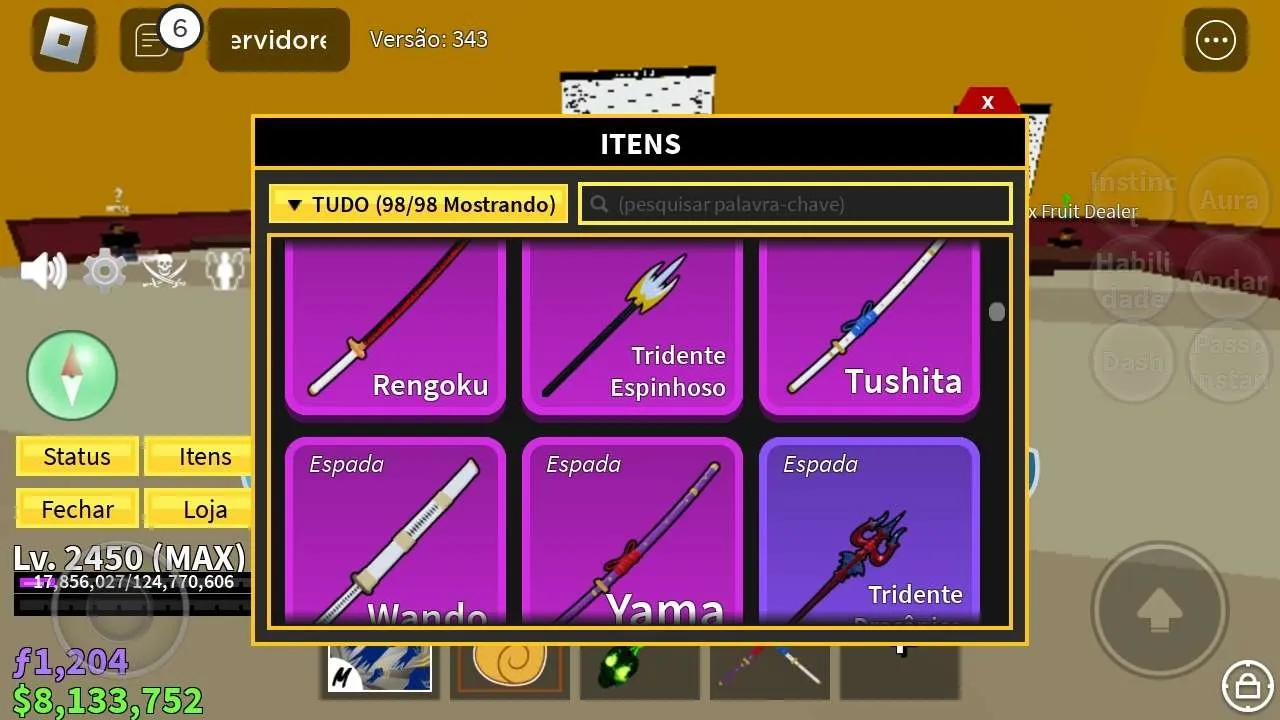Screen dimensions: 1280x720
Task: Open the TUDO filter dropdown
Action: click(x=418, y=204)
